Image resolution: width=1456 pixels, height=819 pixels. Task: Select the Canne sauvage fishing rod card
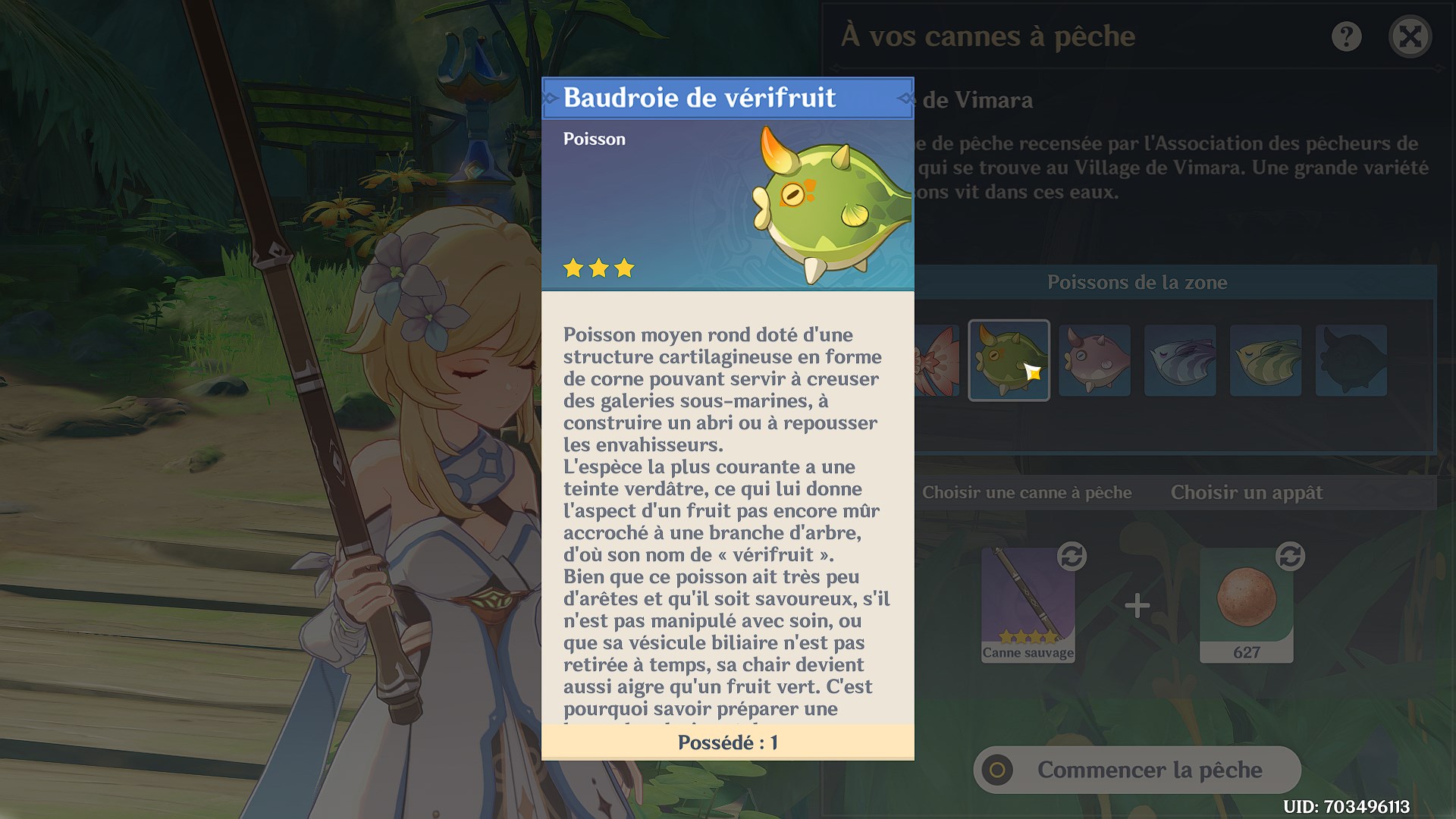pos(1028,607)
